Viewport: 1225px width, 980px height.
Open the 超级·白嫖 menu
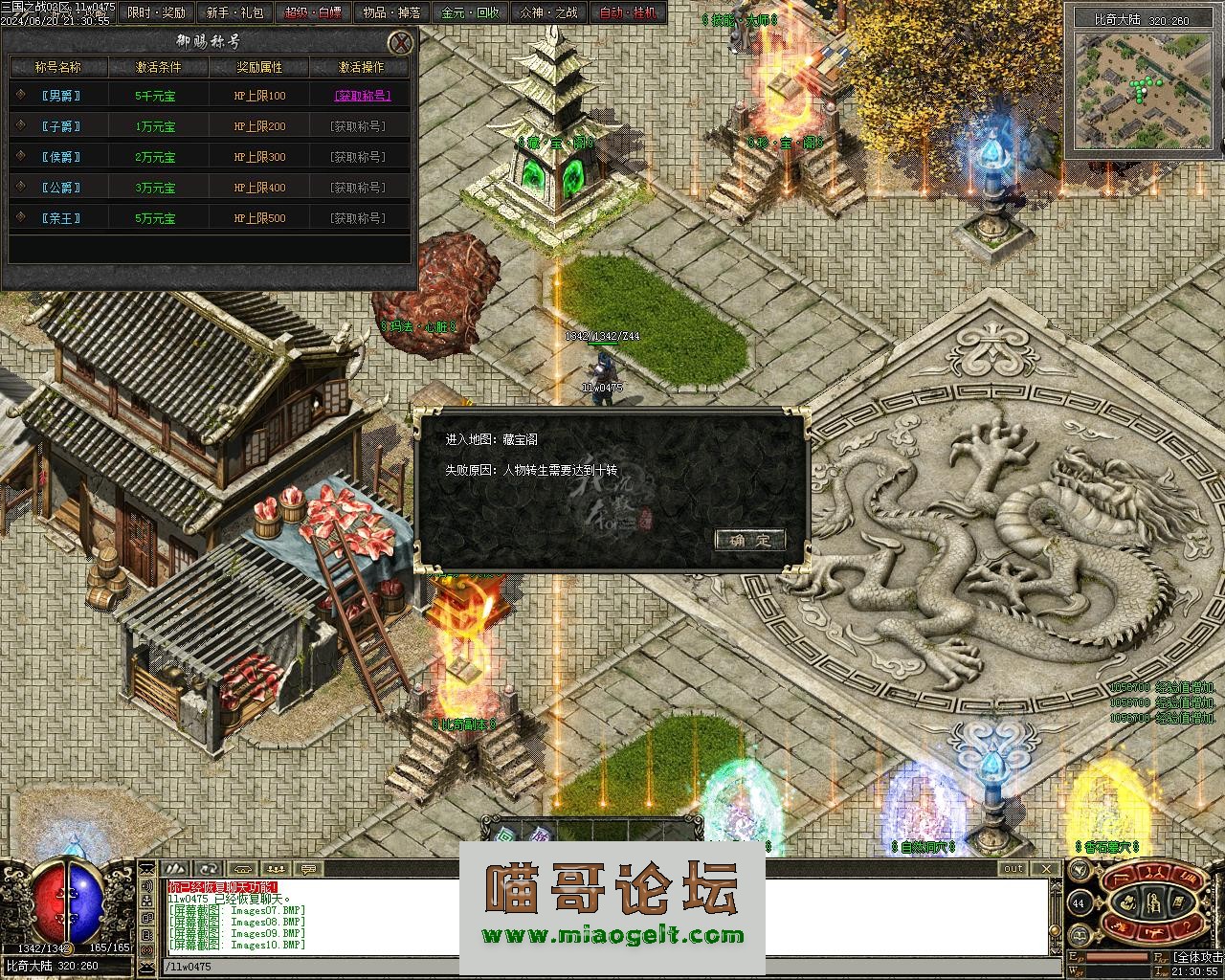313,12
